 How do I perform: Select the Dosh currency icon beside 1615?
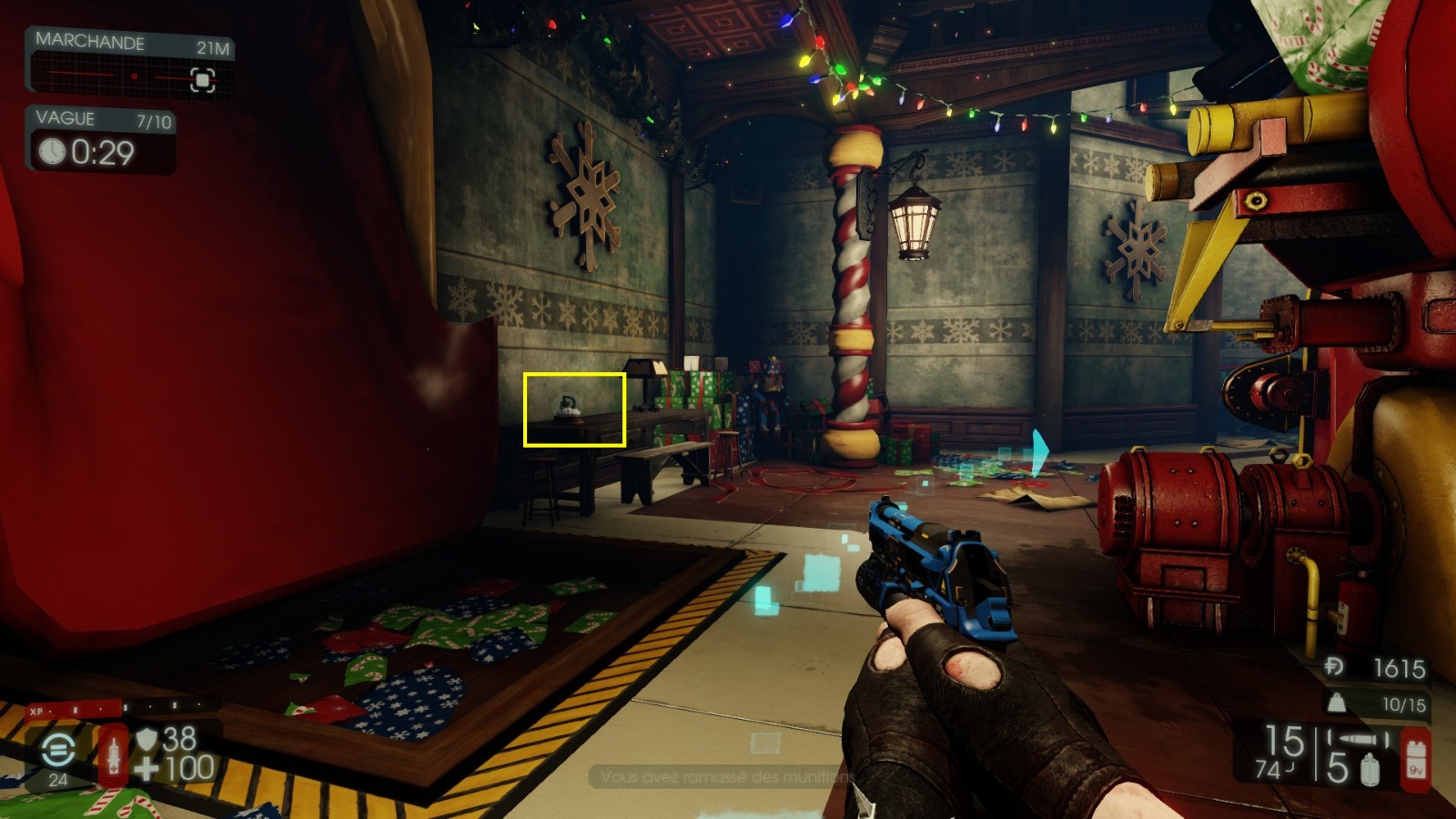click(1335, 667)
